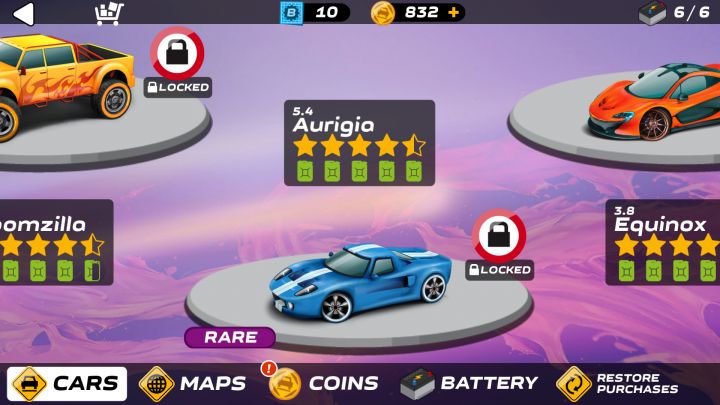Image resolution: width=720 pixels, height=405 pixels.
Task: Go back using the white arrow
Action: pyautogui.click(x=22, y=13)
